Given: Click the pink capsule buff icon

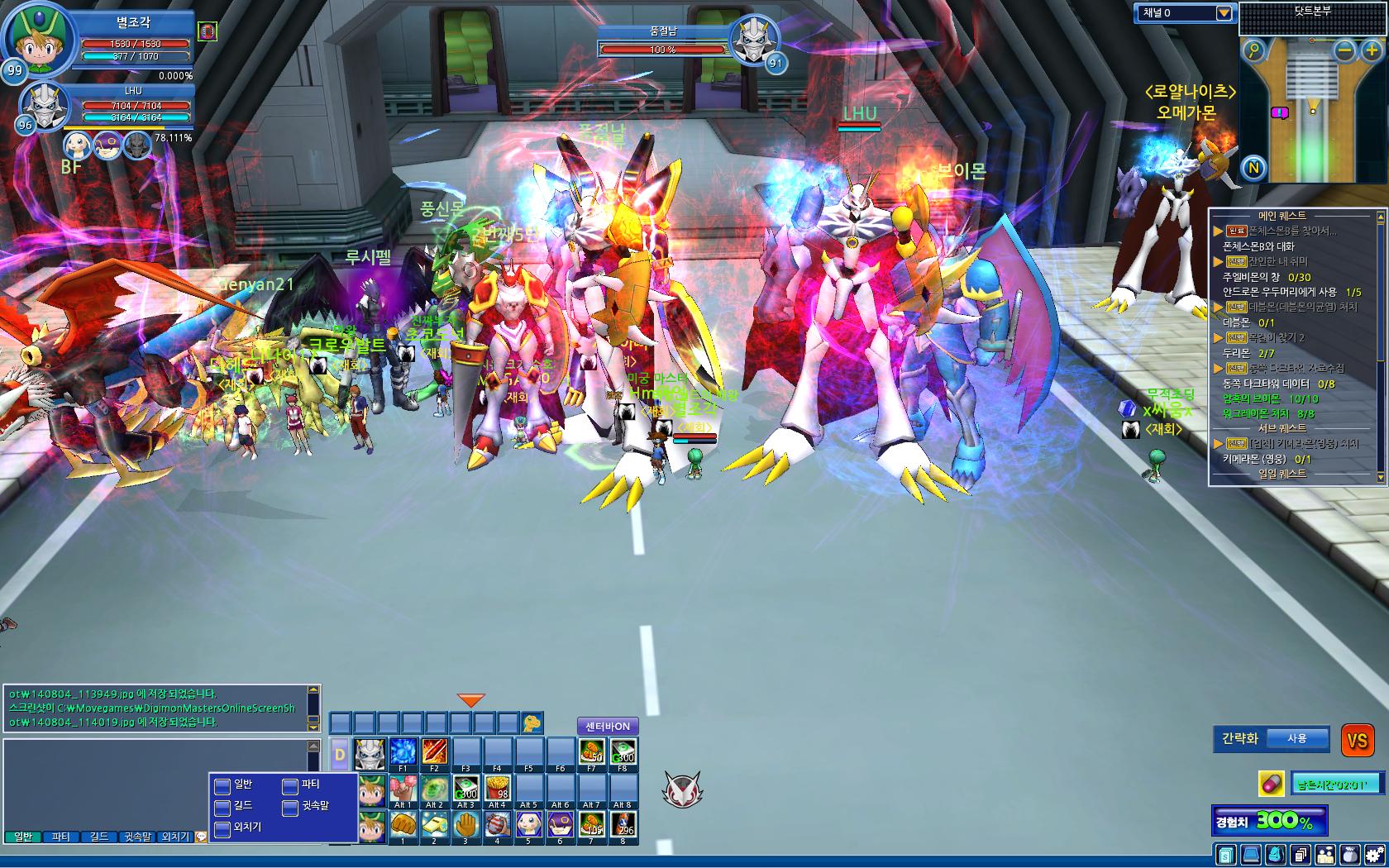Looking at the screenshot, I should point(1270,784).
